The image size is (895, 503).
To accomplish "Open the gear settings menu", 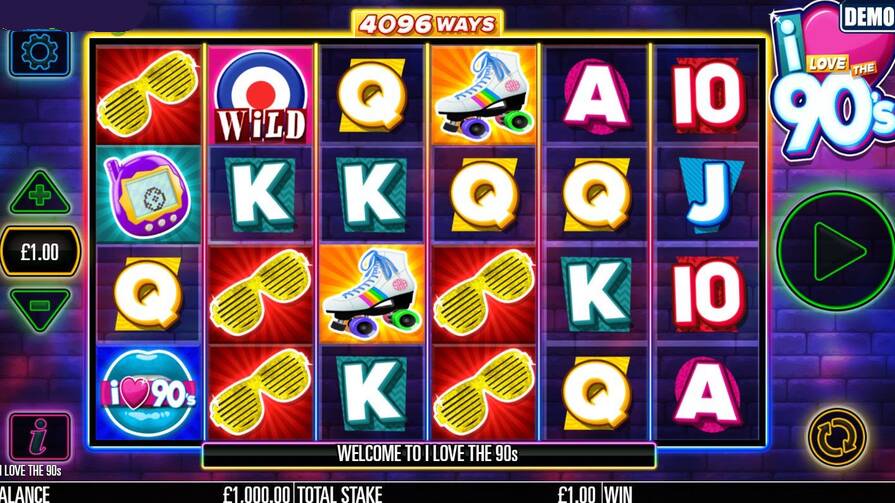I will [x=40, y=53].
